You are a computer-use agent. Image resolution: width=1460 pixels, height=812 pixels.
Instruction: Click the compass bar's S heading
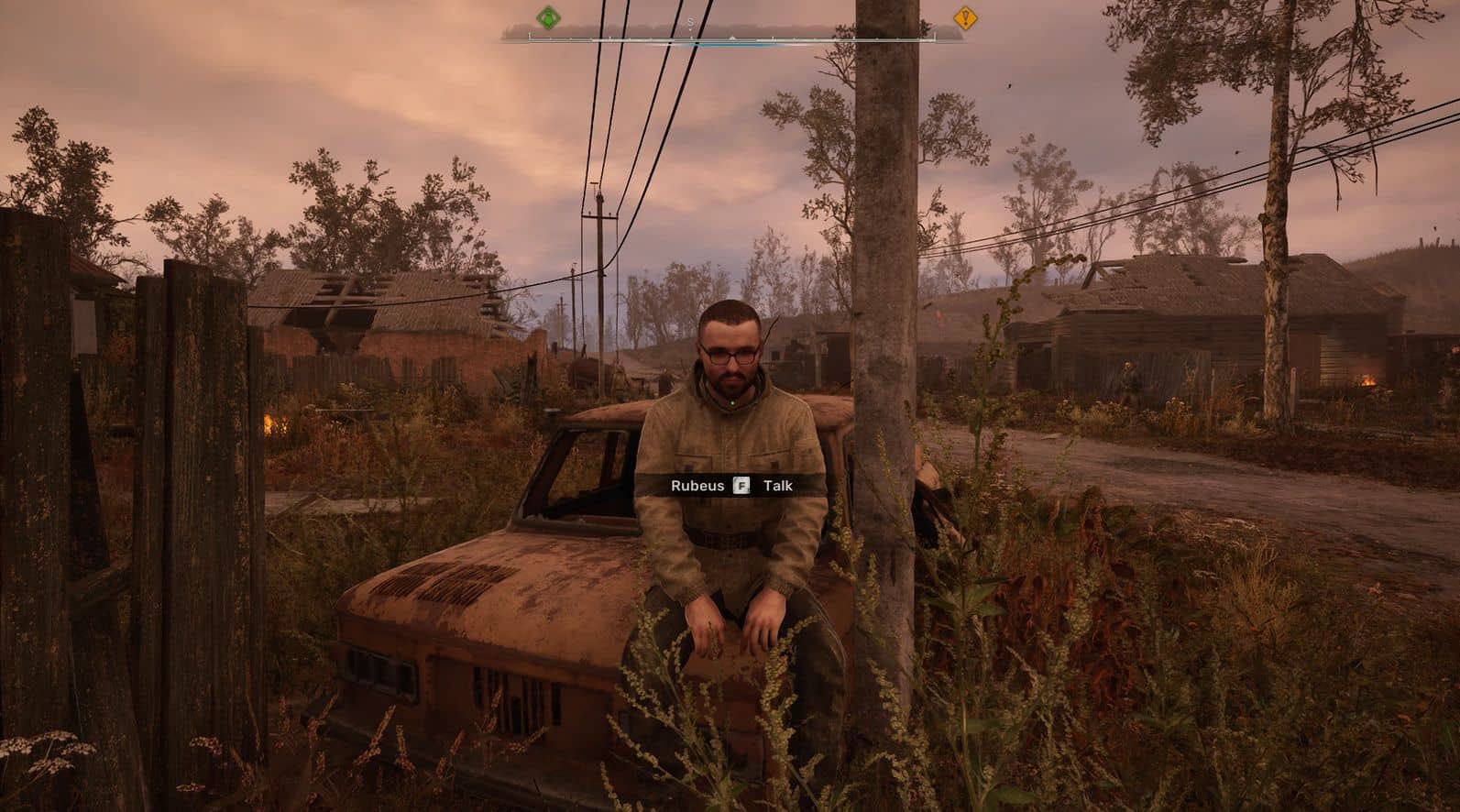[691, 20]
